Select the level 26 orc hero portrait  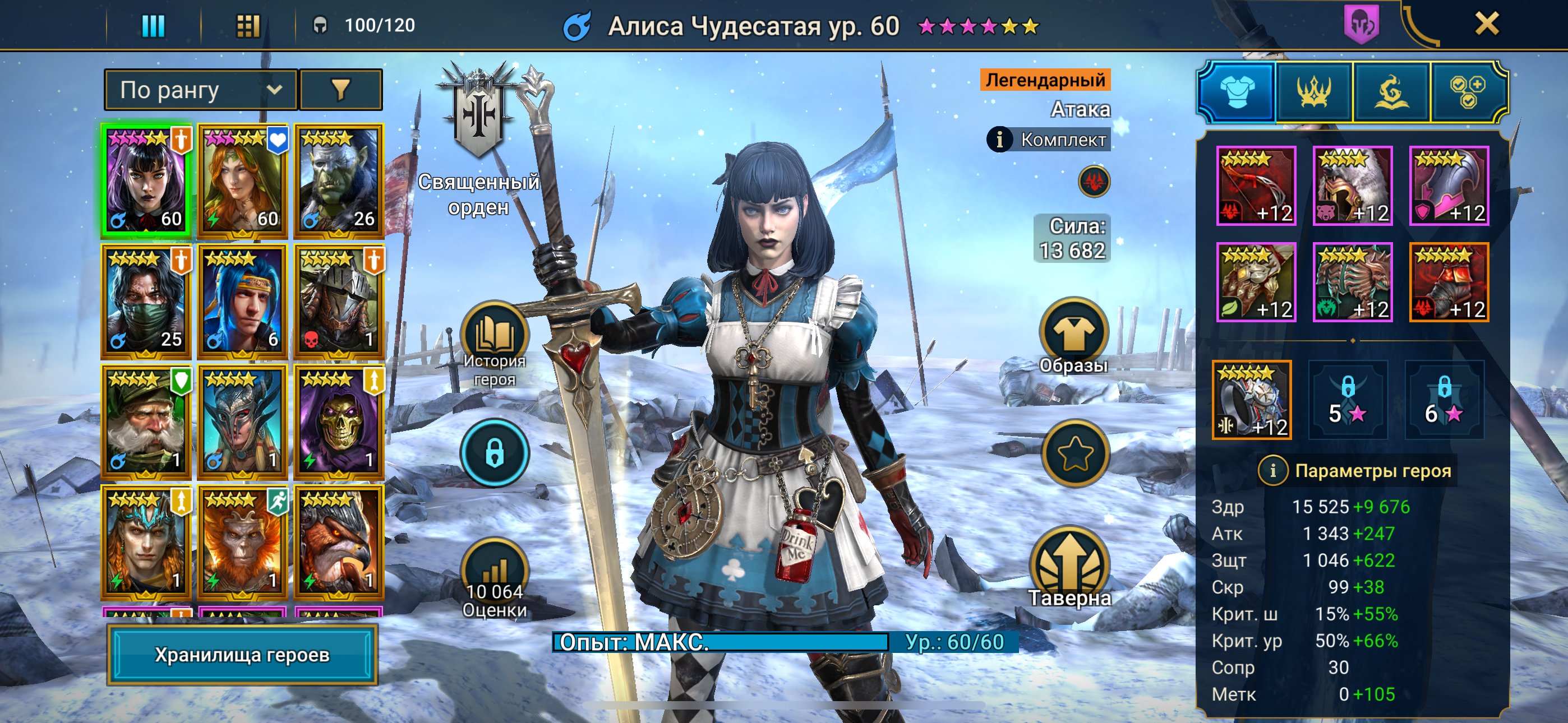(338, 180)
